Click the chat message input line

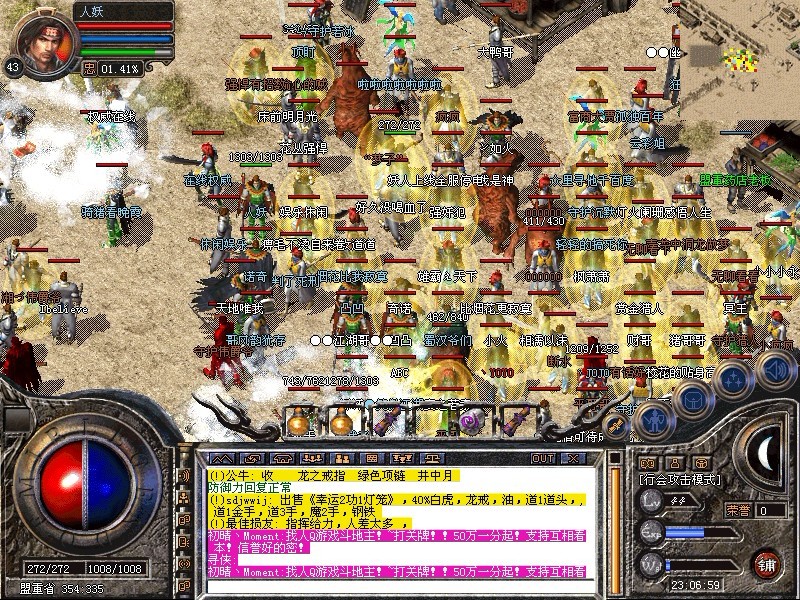coord(400,586)
